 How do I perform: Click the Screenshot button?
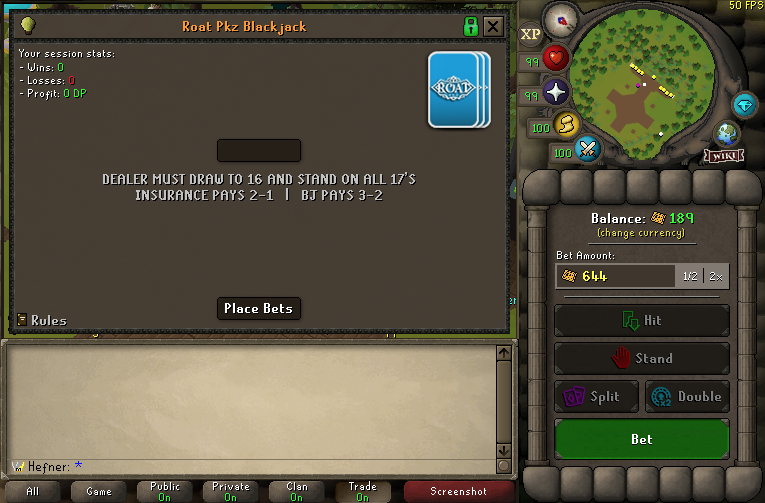459,491
